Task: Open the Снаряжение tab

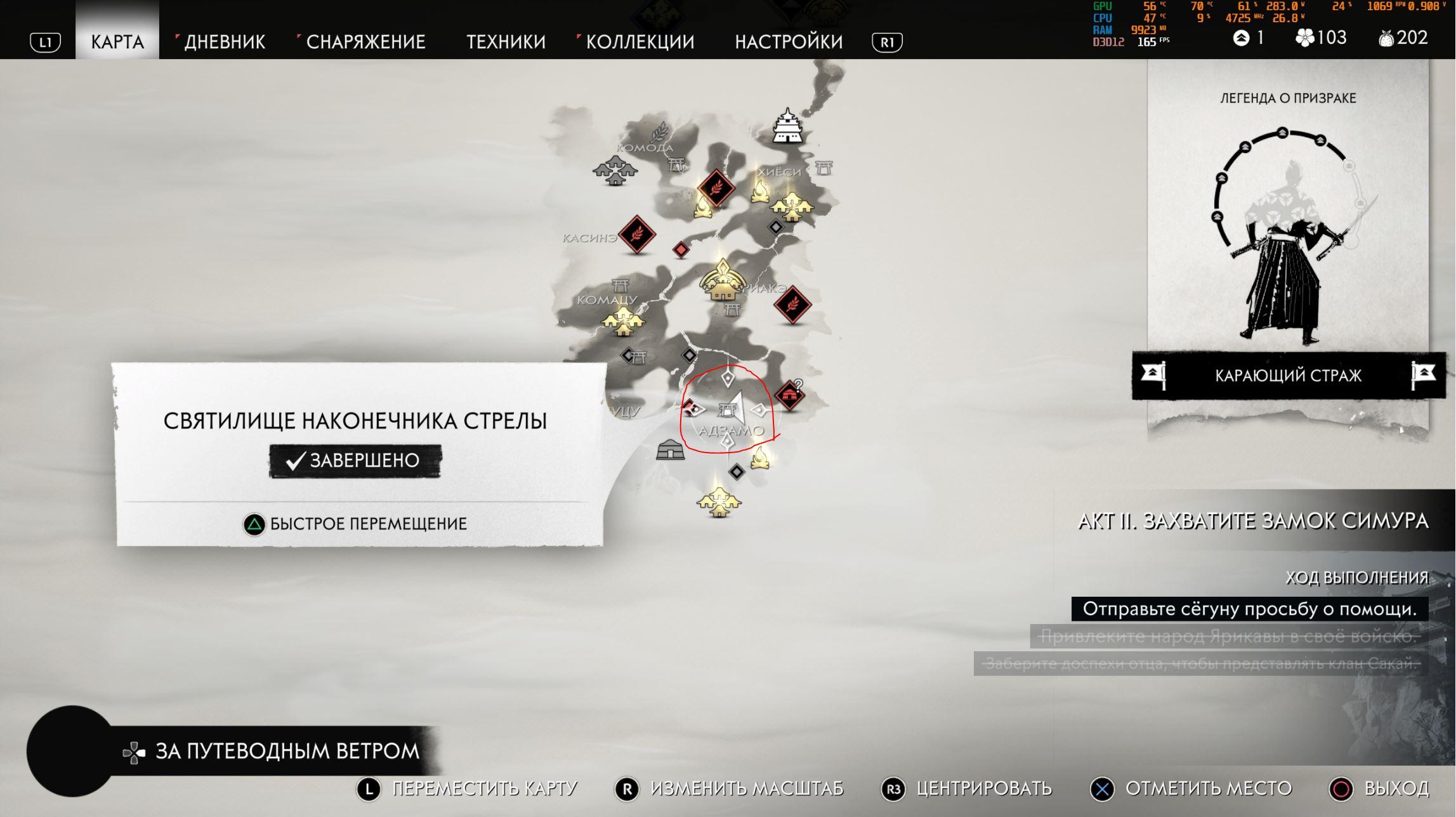Action: click(365, 42)
